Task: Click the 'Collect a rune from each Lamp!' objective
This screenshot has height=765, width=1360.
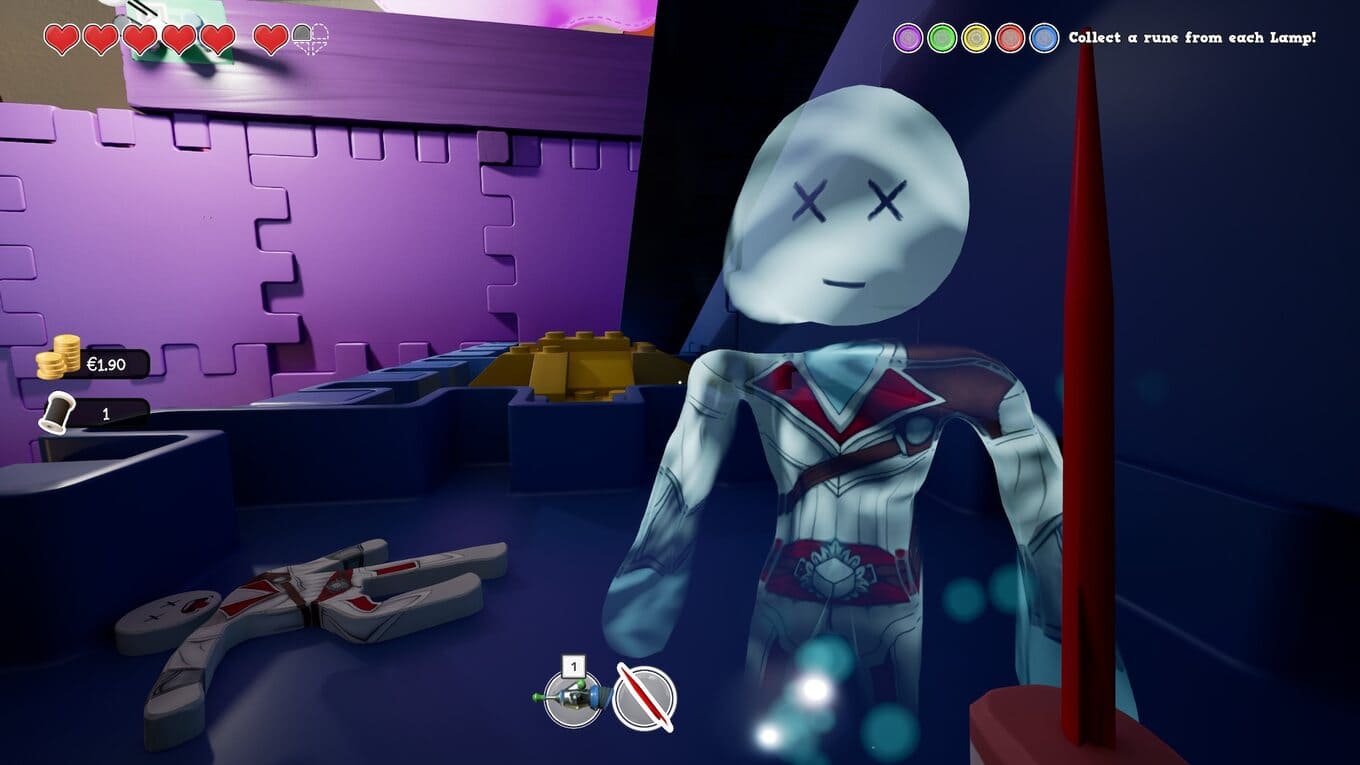Action: pos(1192,38)
